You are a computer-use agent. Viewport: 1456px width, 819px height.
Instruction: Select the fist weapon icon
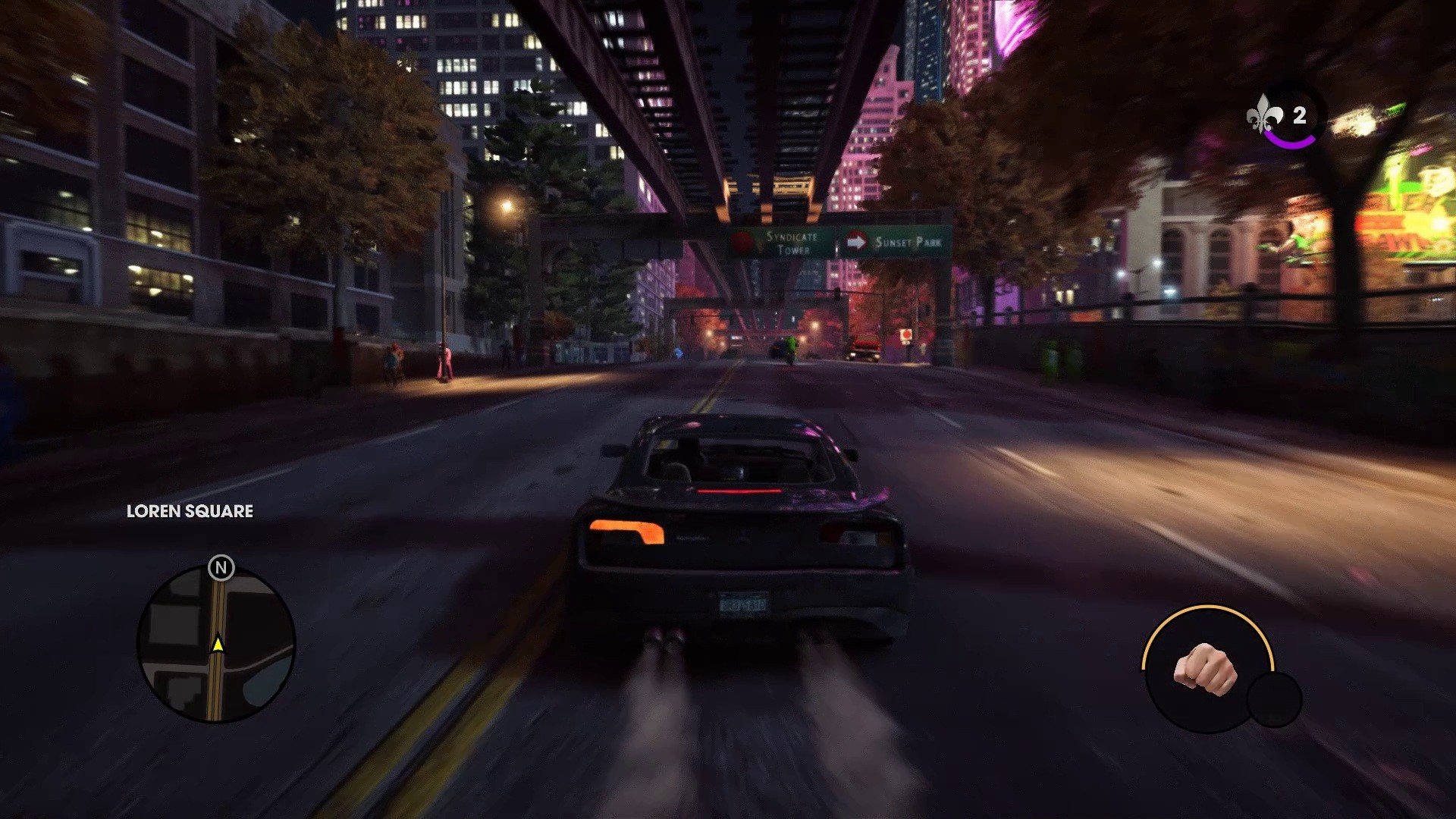1205,668
